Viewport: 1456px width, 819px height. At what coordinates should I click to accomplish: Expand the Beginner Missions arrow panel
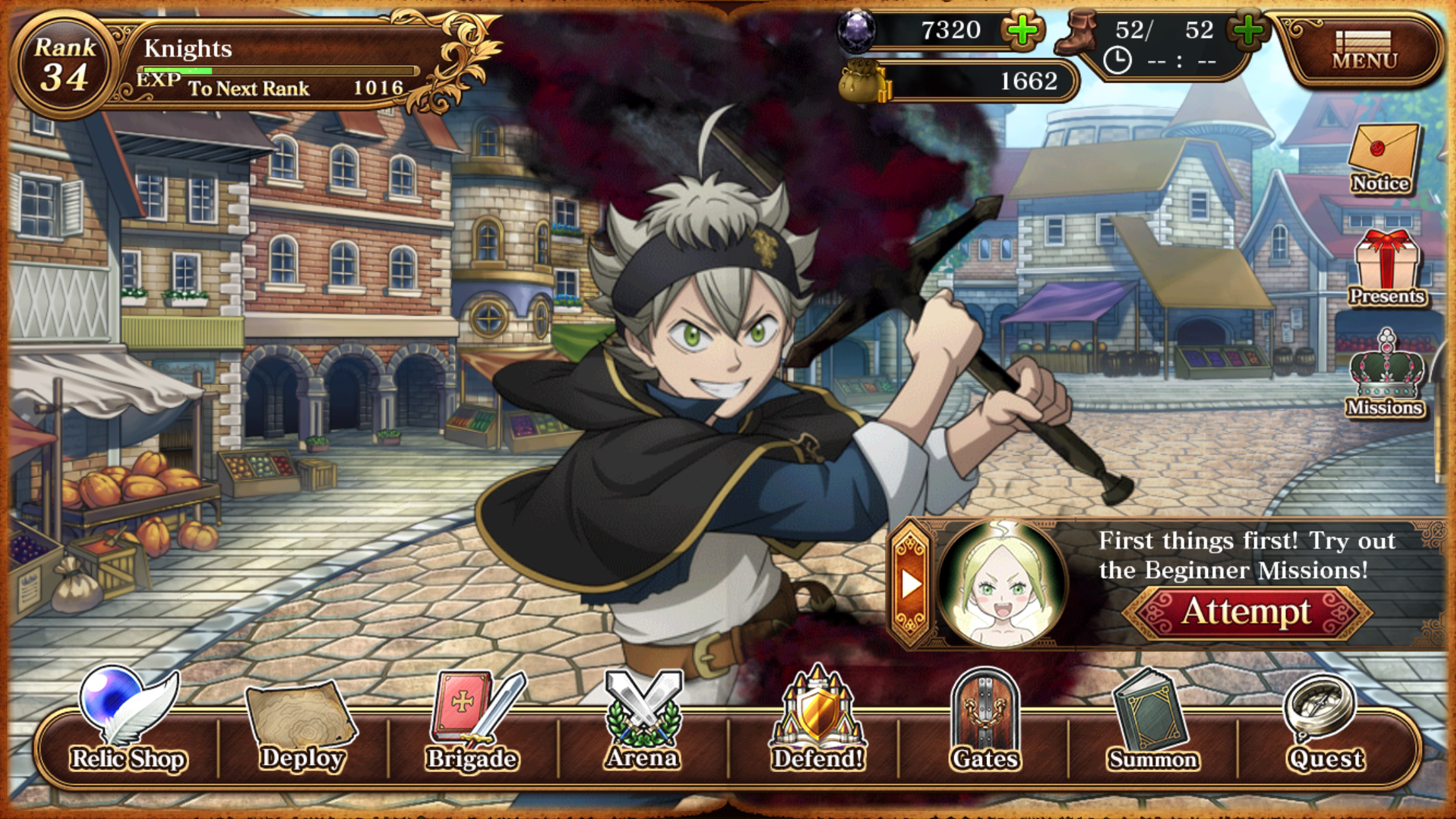pos(911,583)
